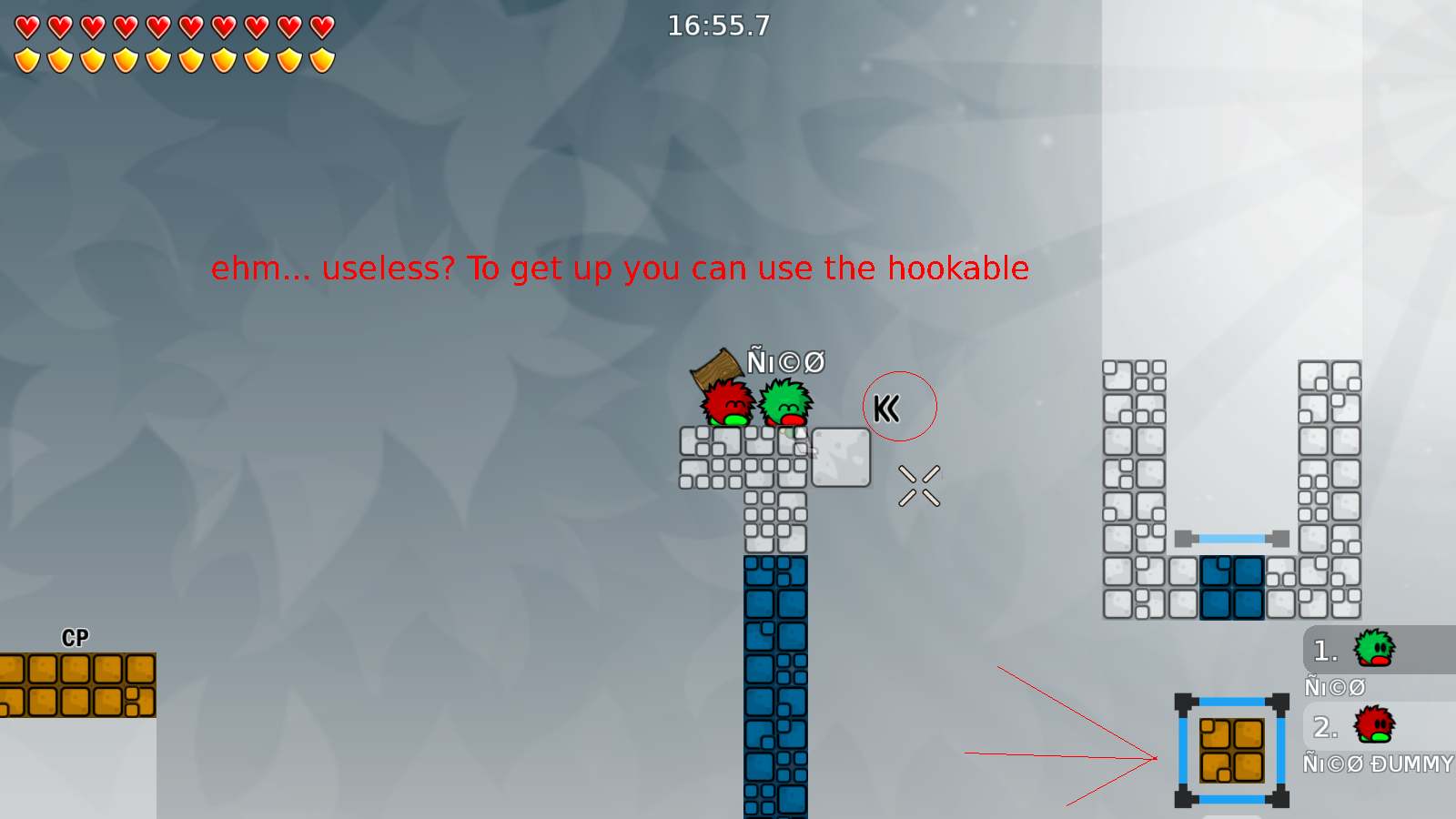Click the double-arrow rewind symbol in the red circle

(887, 408)
